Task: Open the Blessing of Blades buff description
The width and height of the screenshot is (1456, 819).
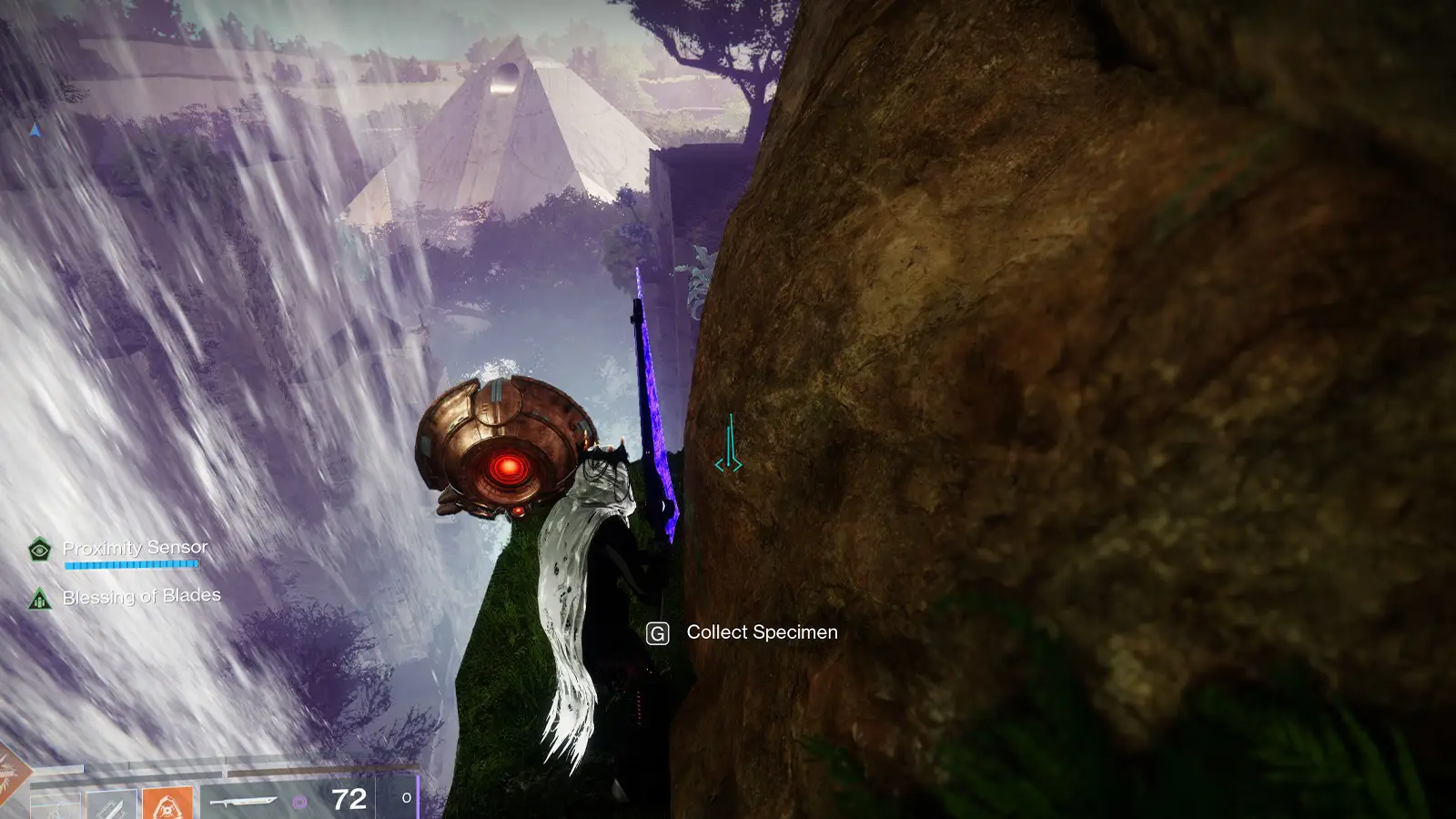Action: pyautogui.click(x=39, y=599)
